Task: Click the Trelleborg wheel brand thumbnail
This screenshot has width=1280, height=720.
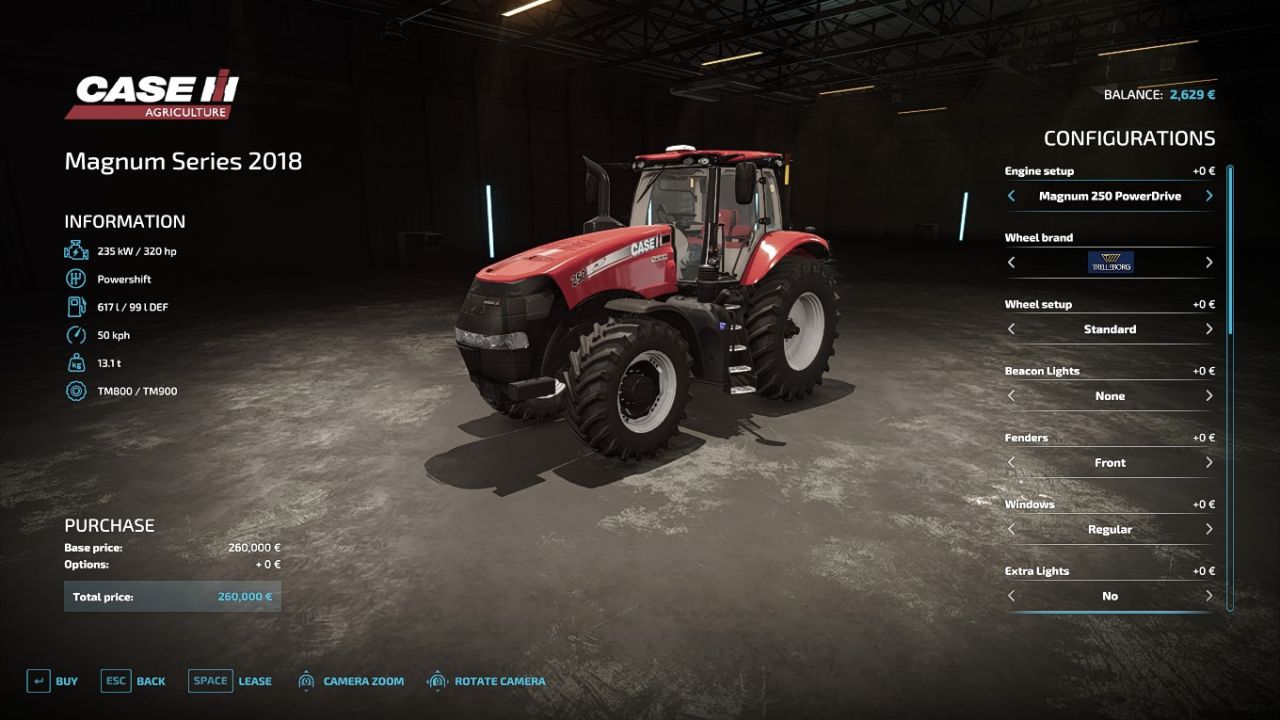Action: [1111, 262]
